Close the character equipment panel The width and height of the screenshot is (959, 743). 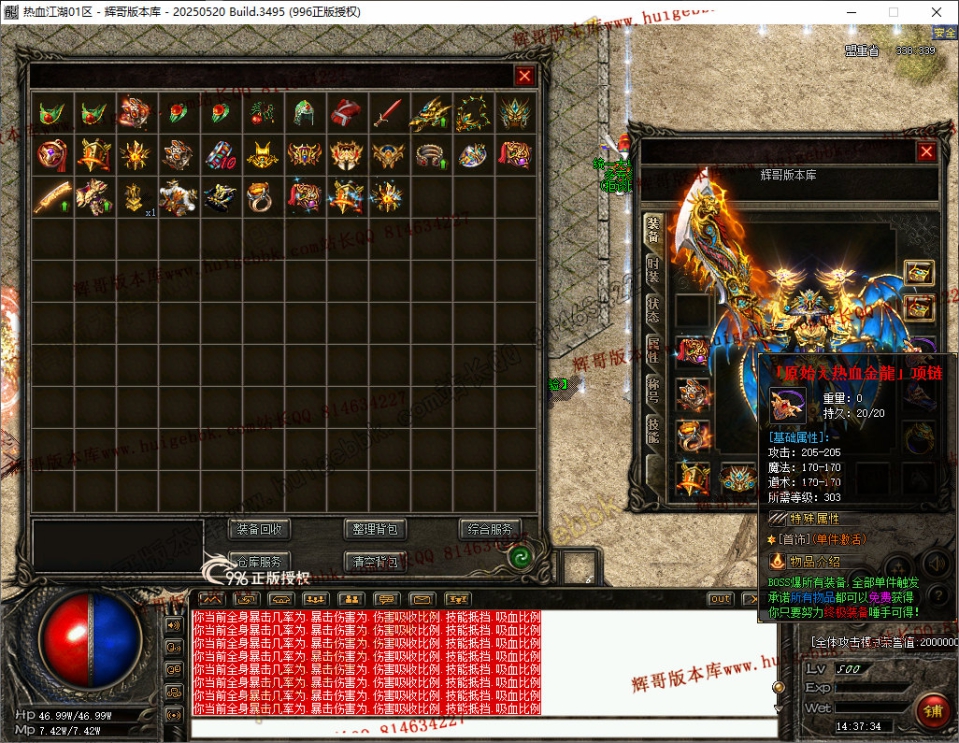click(x=926, y=152)
